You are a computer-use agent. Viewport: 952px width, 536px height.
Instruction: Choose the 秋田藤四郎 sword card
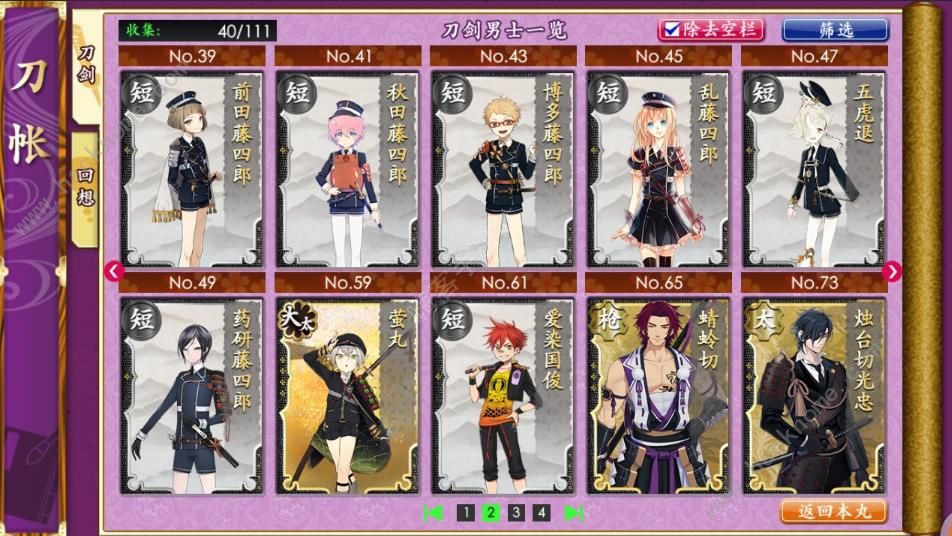347,167
